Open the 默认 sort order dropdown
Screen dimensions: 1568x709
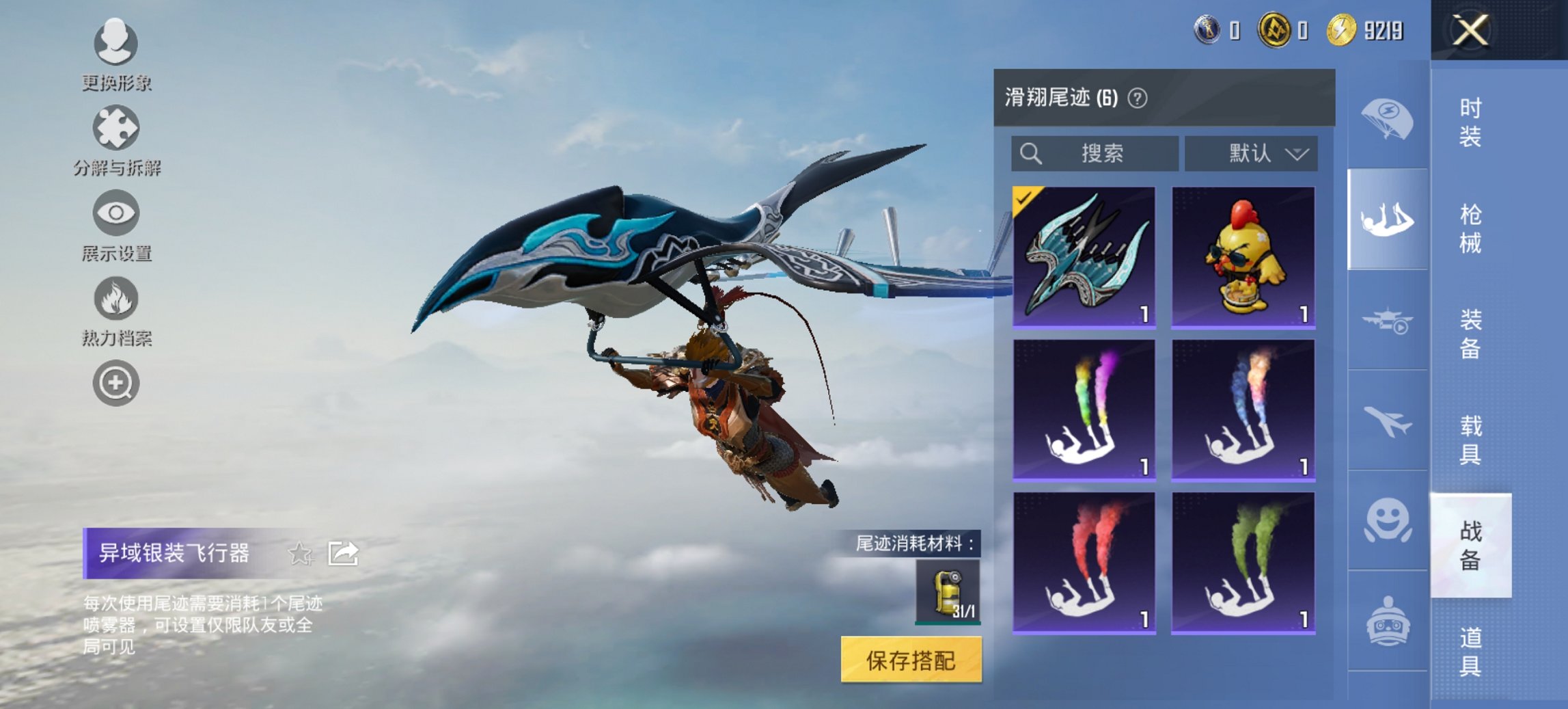coord(1254,154)
